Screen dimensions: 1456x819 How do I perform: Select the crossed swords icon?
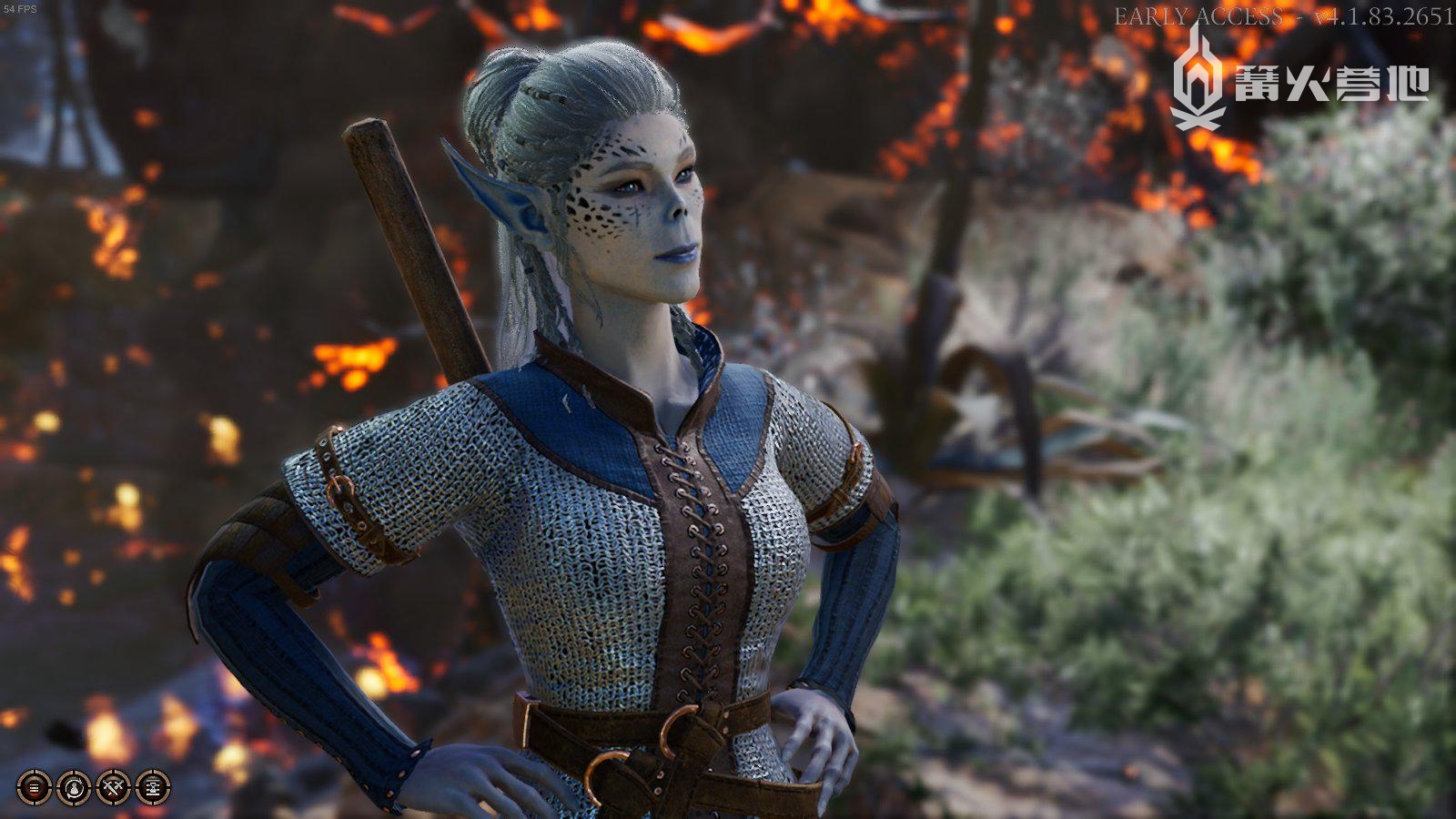tap(114, 787)
